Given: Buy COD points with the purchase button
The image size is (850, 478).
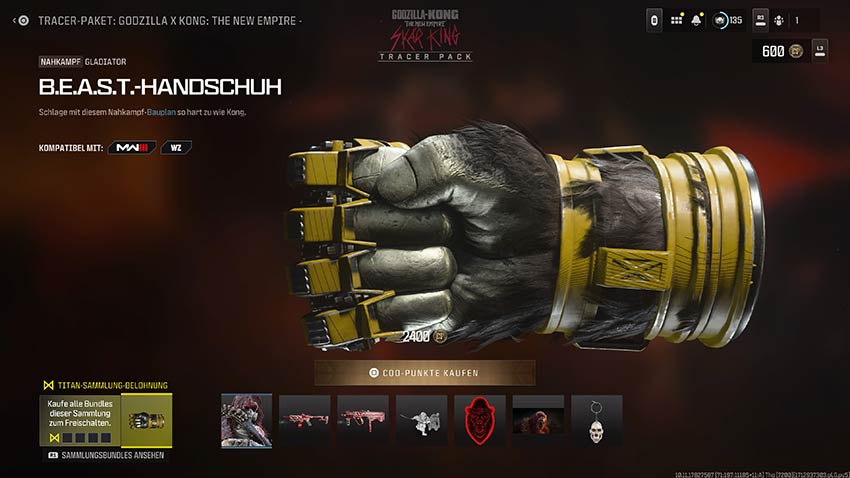Looking at the screenshot, I should [x=425, y=373].
